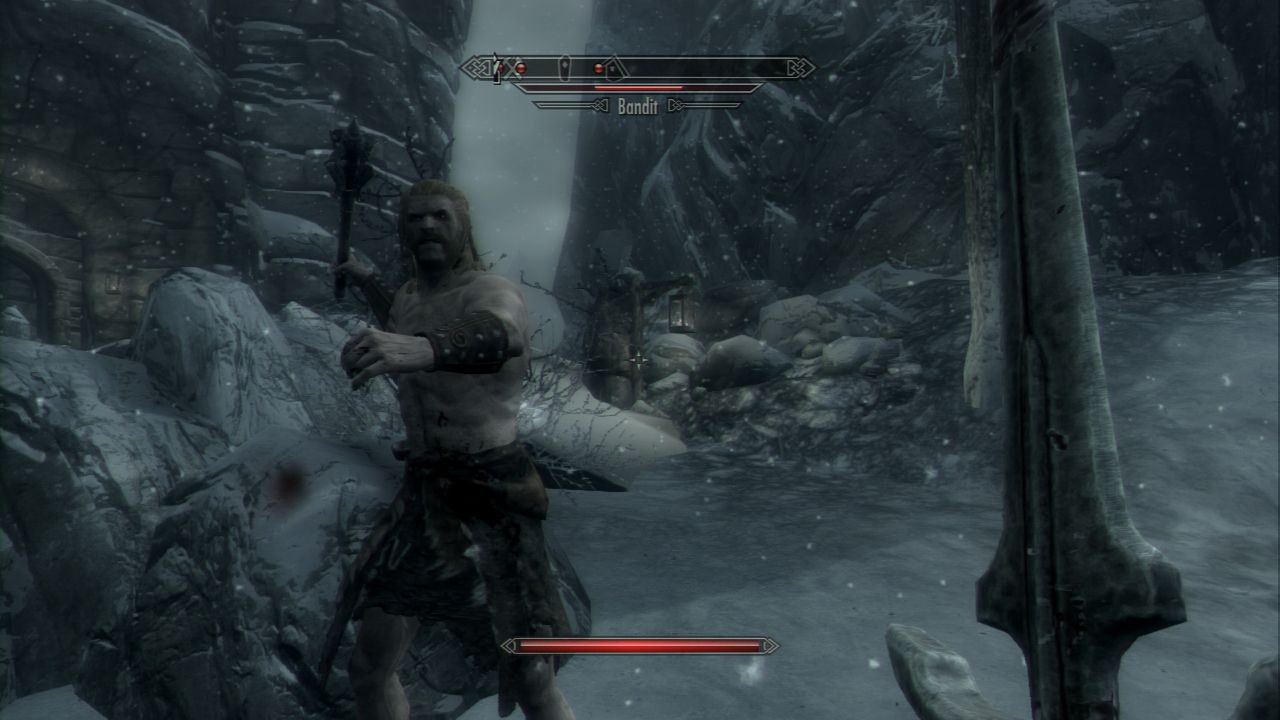Select the pentagon location marker on the compass
Image resolution: width=1280 pixels, height=720 pixels.
[616, 68]
